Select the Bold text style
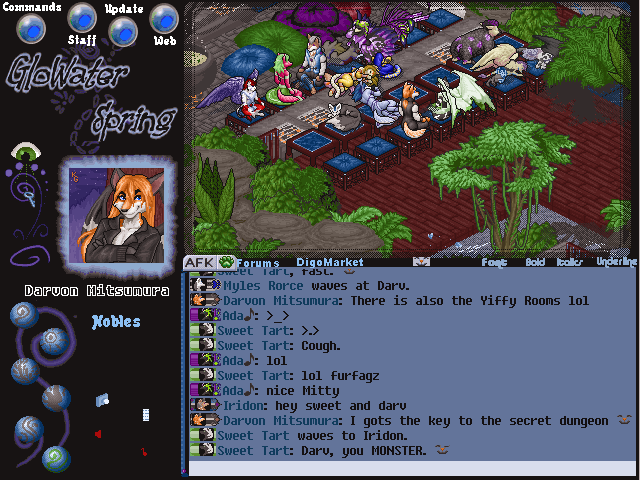 tap(534, 263)
